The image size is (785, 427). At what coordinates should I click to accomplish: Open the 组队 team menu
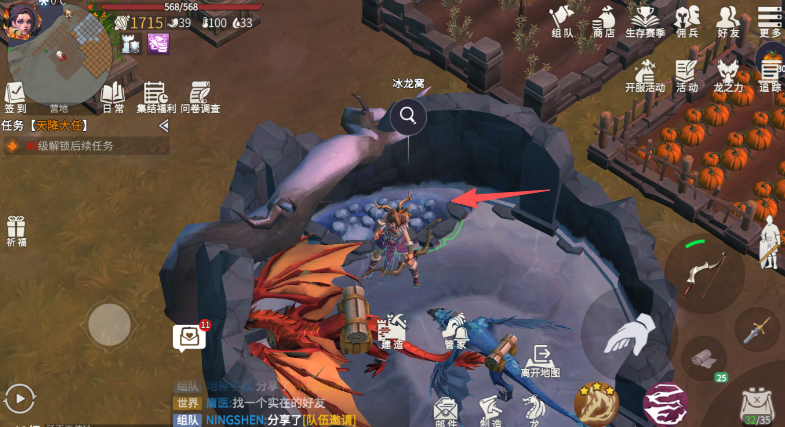pos(562,21)
